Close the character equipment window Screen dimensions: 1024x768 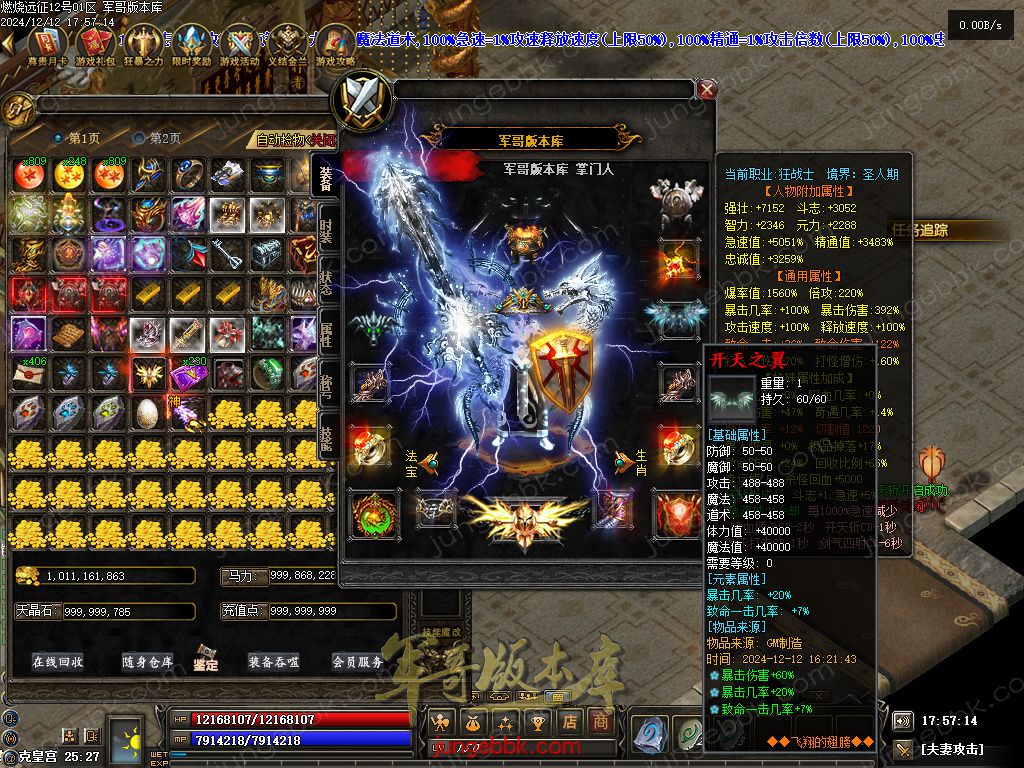(x=707, y=90)
